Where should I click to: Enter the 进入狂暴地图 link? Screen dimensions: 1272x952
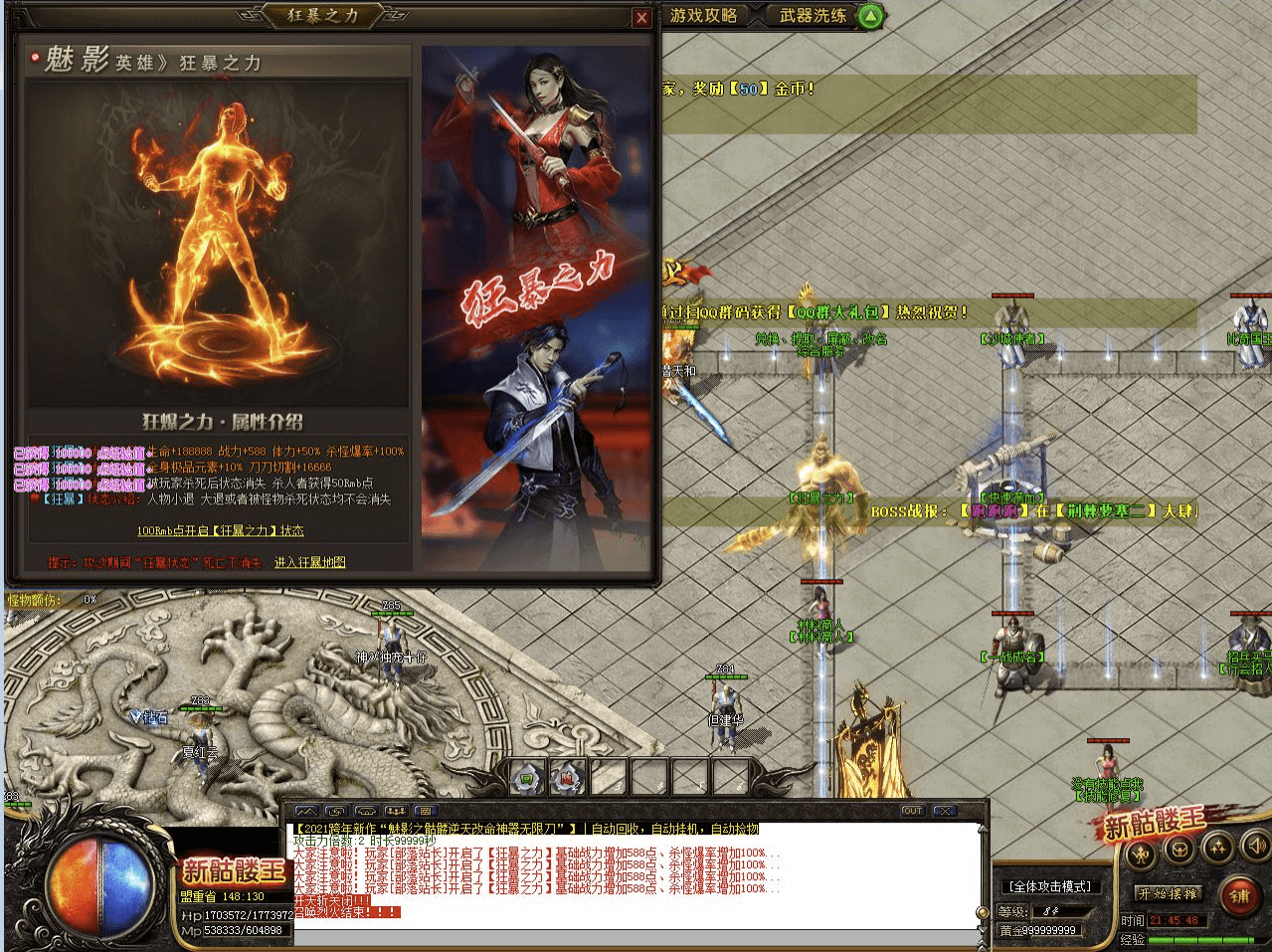click(x=310, y=562)
